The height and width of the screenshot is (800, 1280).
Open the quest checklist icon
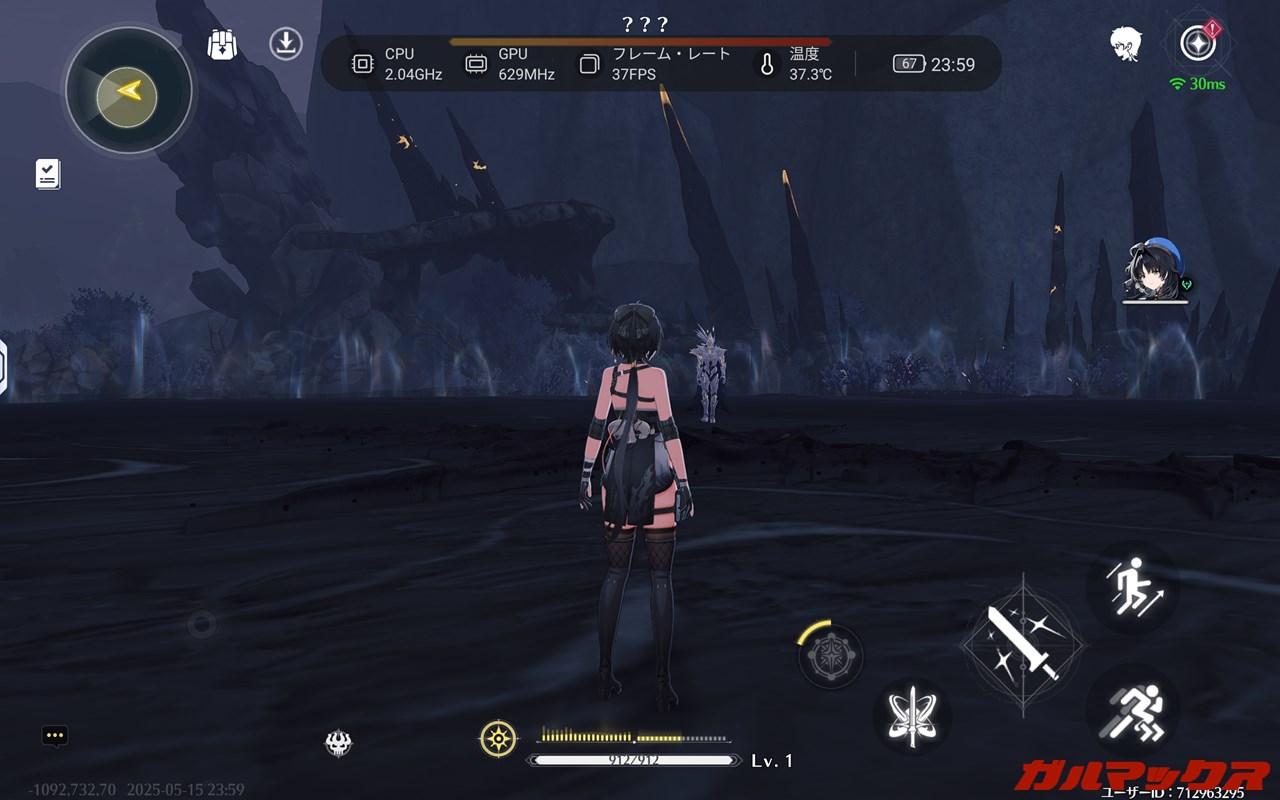tap(48, 174)
